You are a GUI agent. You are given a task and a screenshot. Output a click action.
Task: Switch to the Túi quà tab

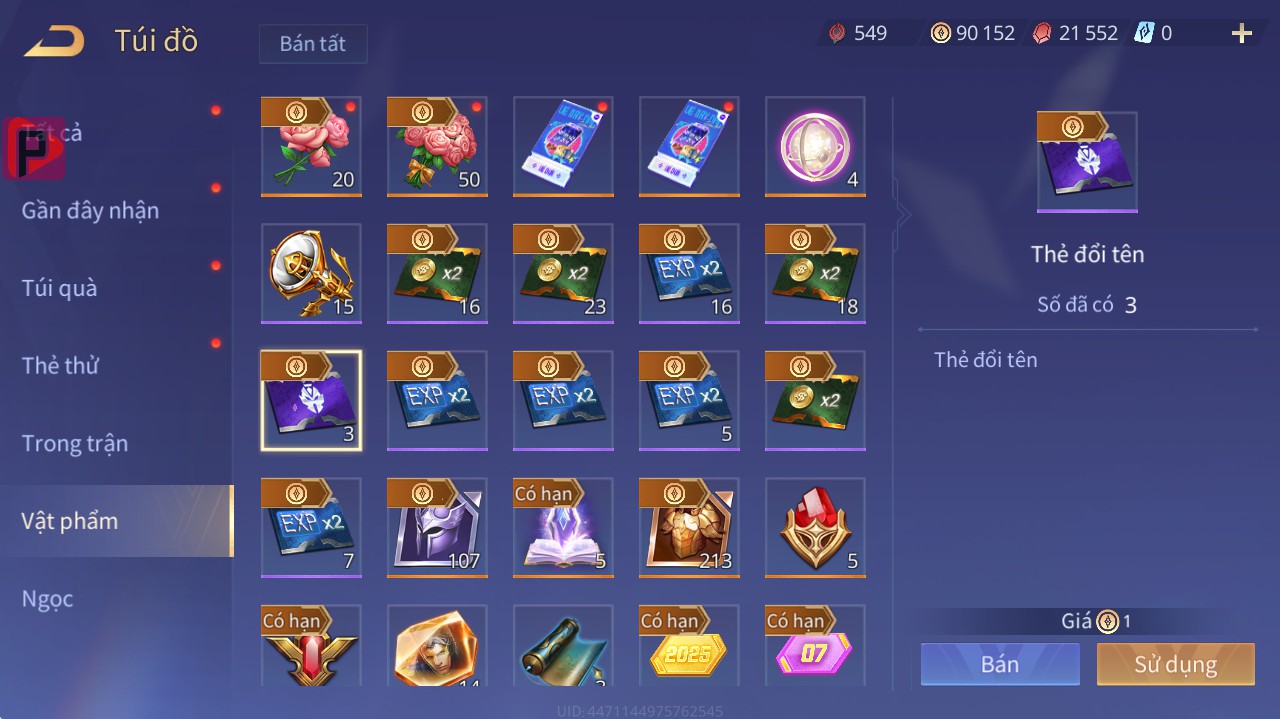(60, 288)
